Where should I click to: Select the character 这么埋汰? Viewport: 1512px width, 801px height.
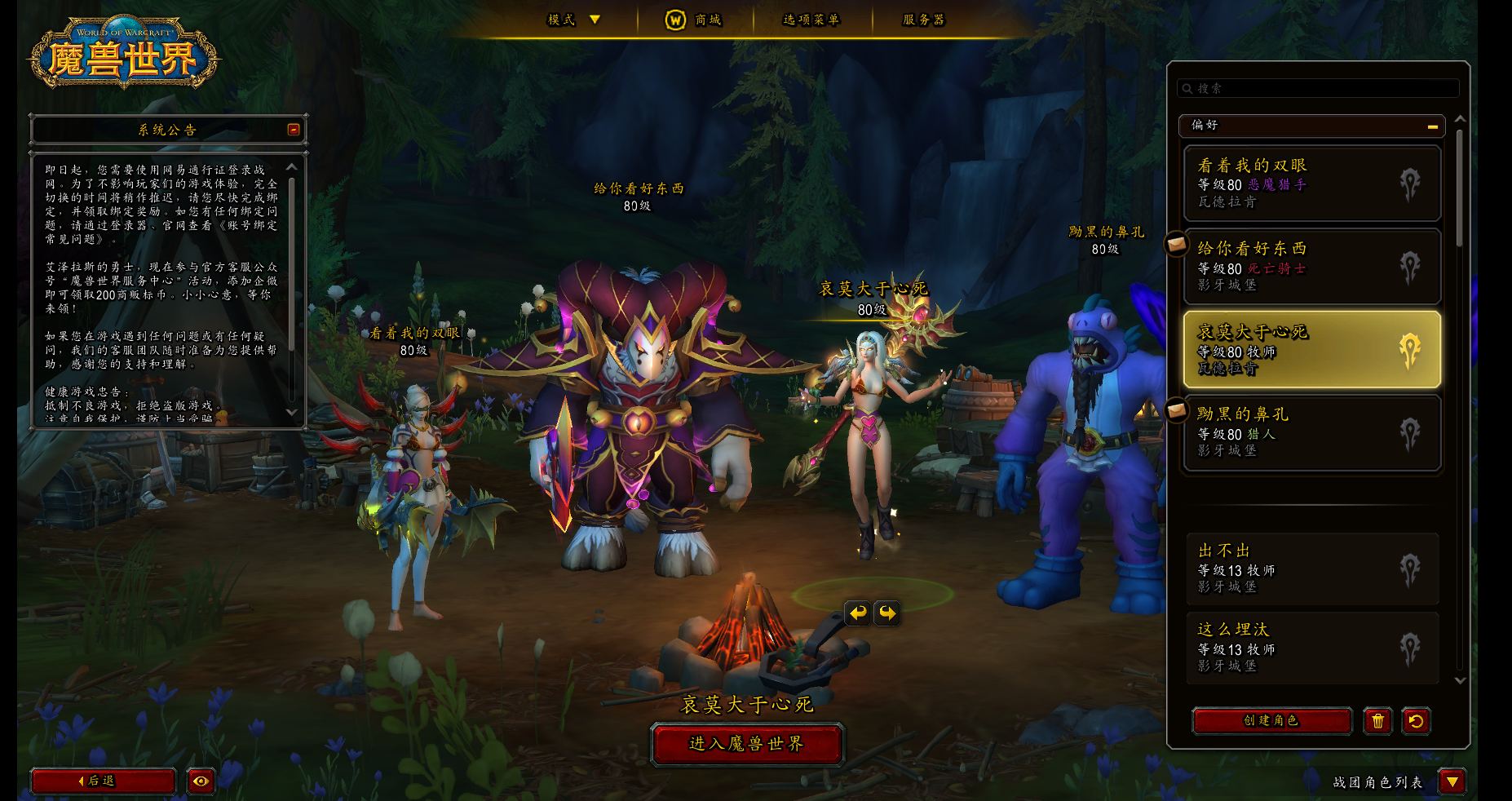(1311, 648)
